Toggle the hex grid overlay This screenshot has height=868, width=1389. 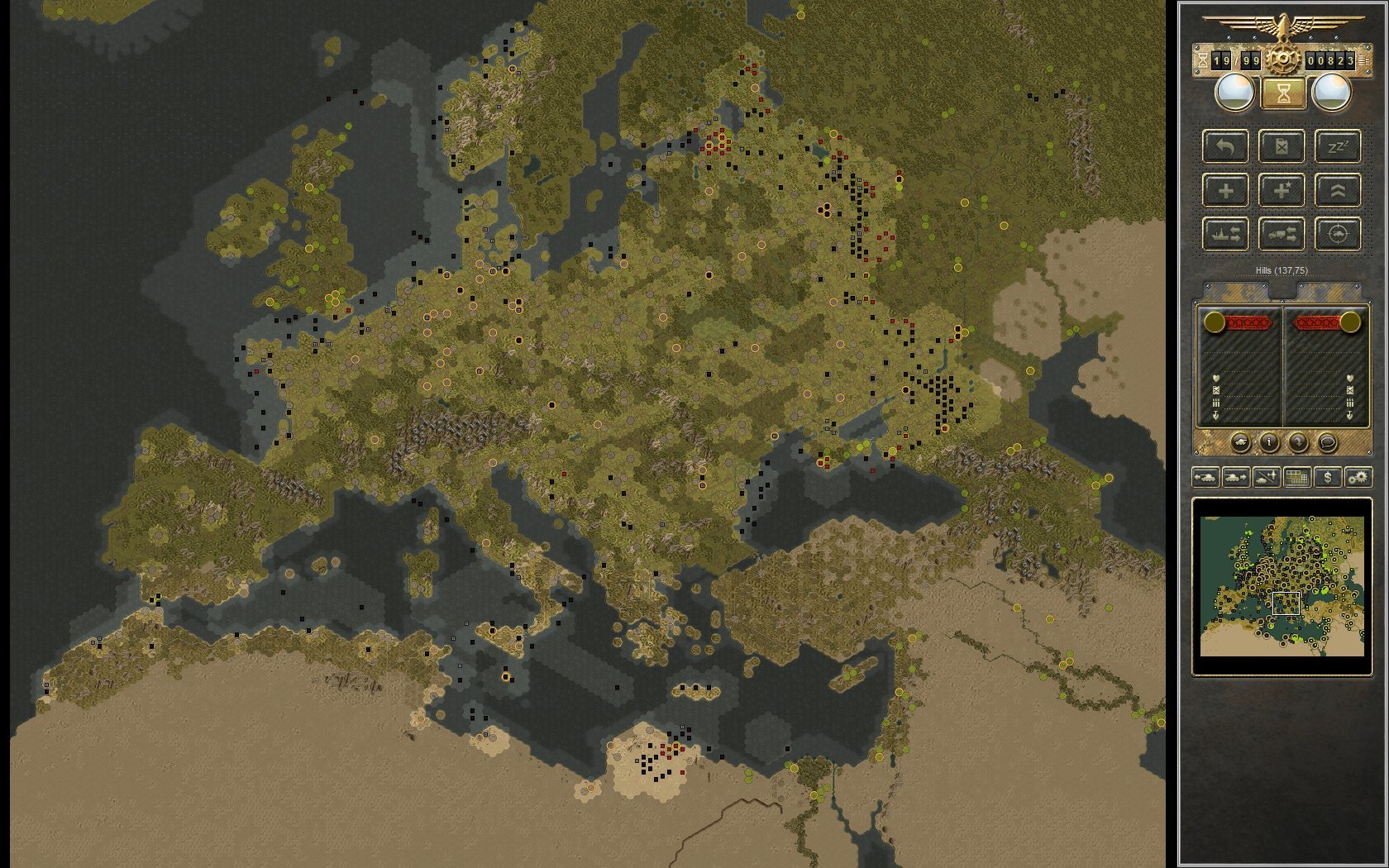(1297, 477)
